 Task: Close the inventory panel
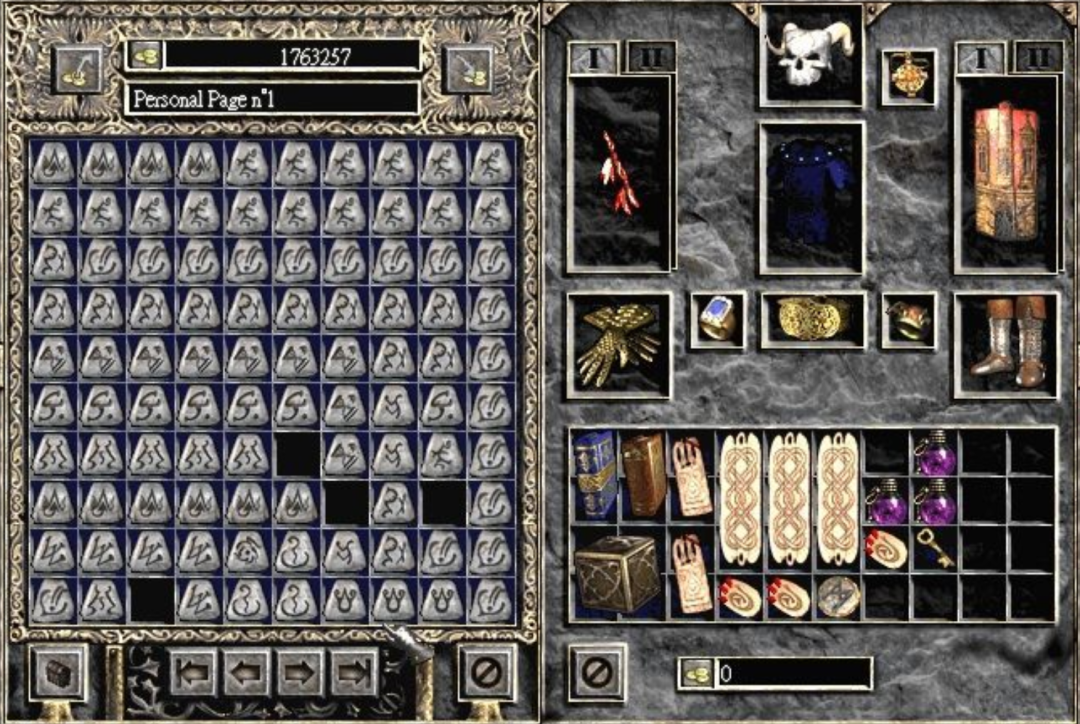[x=597, y=671]
